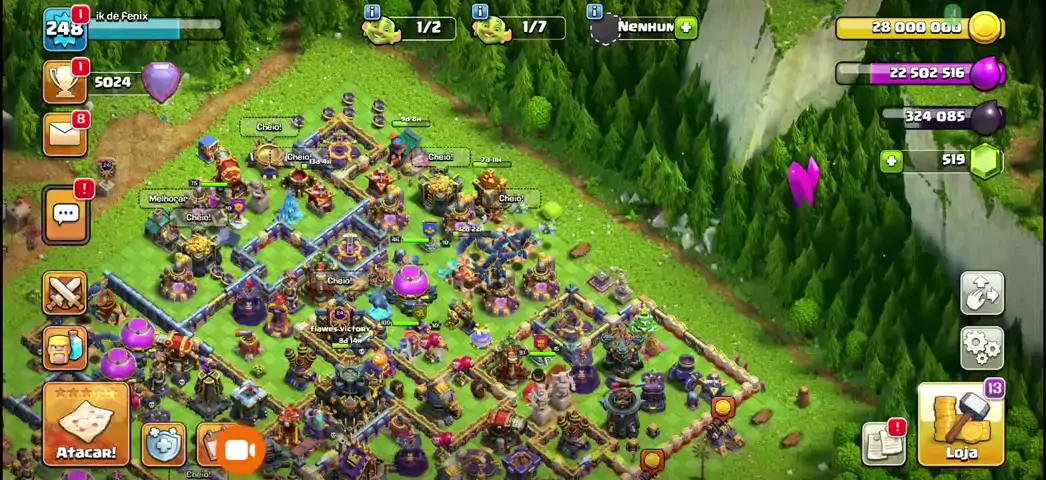The height and width of the screenshot is (480, 1046).
Task: Add a shield with Nenhum plus button
Action: tap(686, 27)
